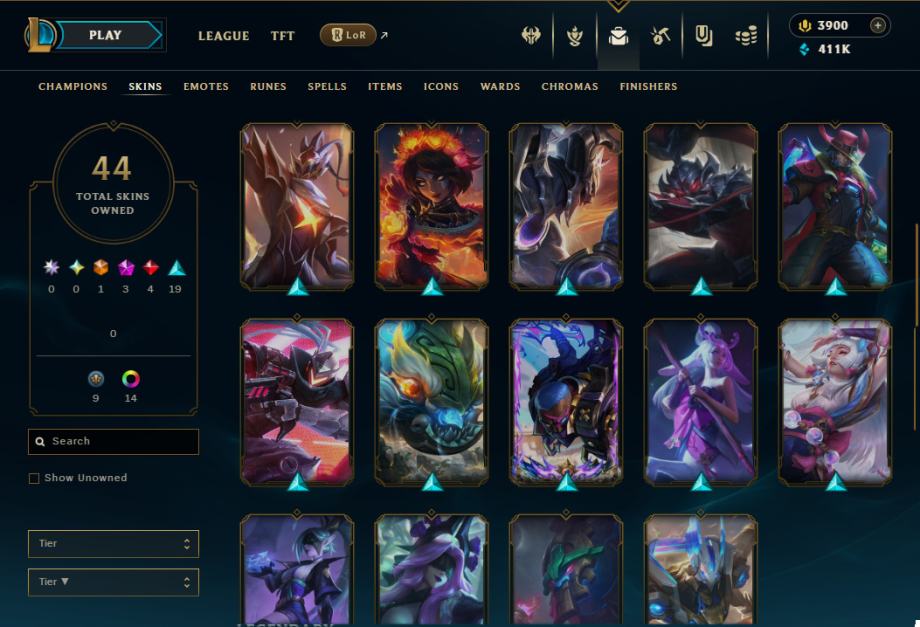Open the Chromas tab
The image size is (920, 627).
570,87
